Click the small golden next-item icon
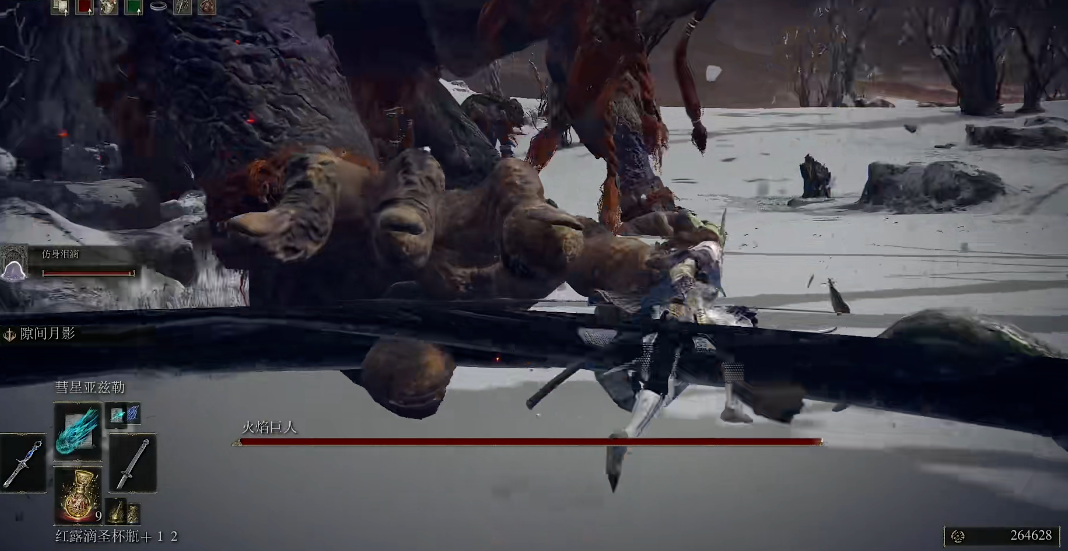1068x551 pixels. coord(119,512)
